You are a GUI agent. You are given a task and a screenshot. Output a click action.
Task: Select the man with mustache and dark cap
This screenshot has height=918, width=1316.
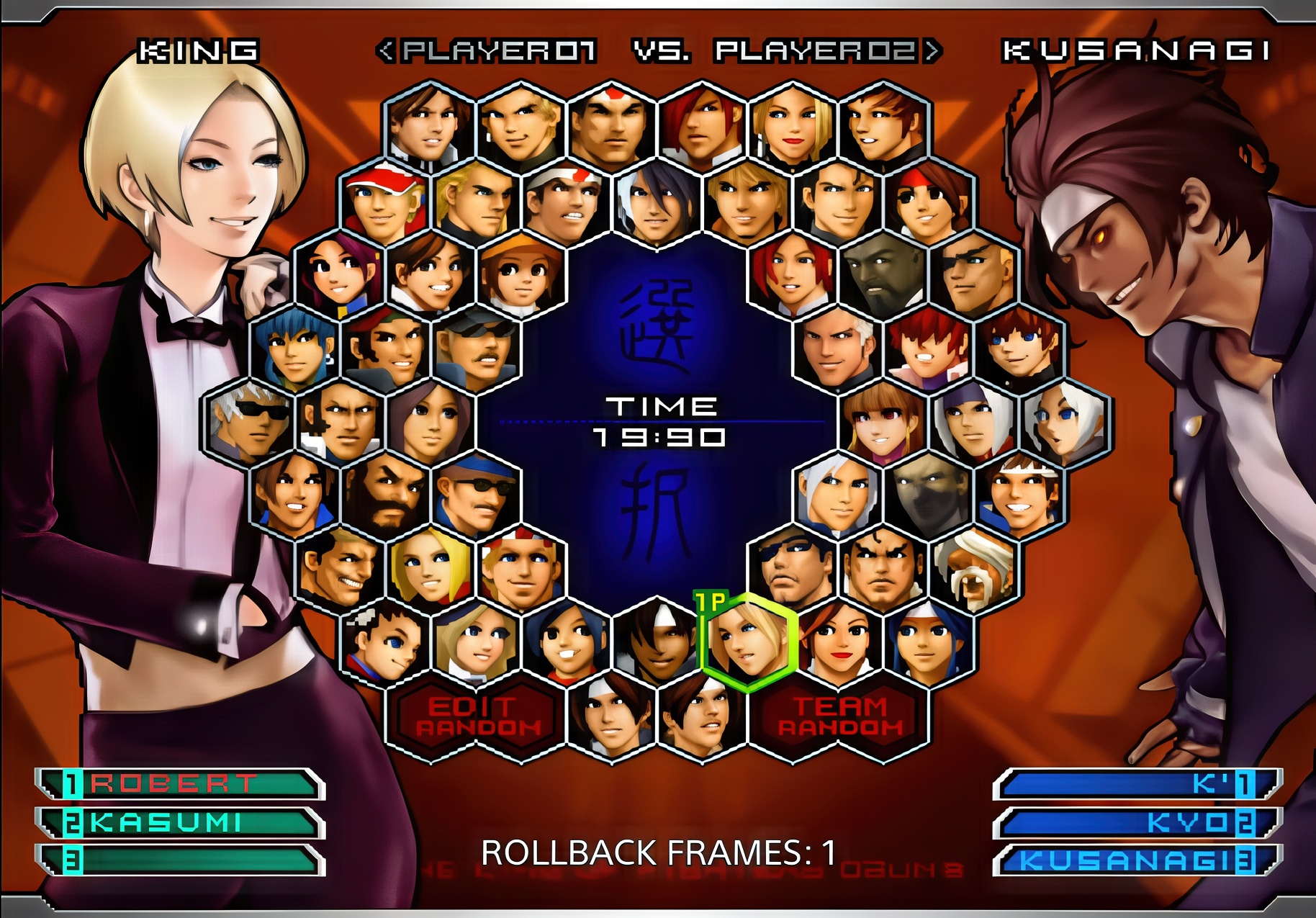coord(476,349)
